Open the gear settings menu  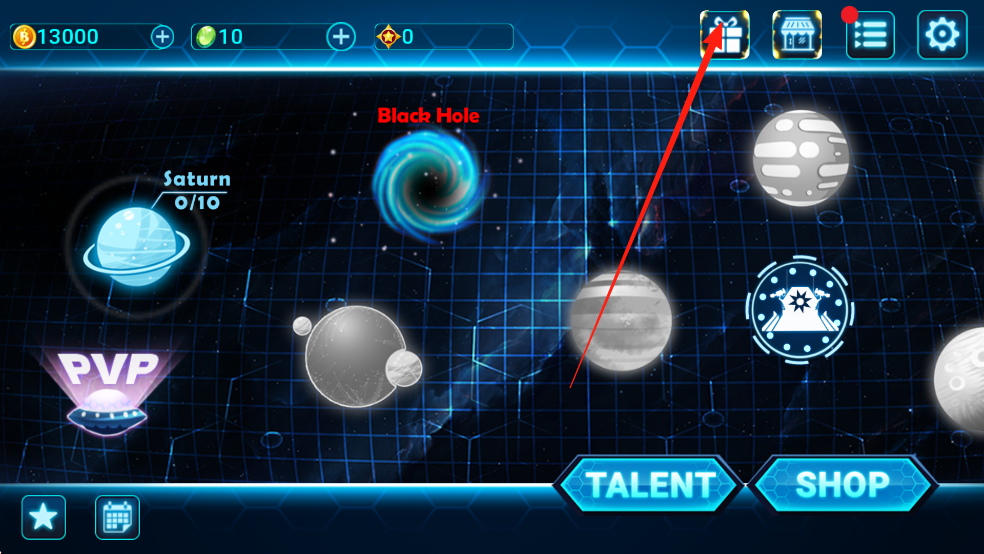pyautogui.click(x=942, y=35)
